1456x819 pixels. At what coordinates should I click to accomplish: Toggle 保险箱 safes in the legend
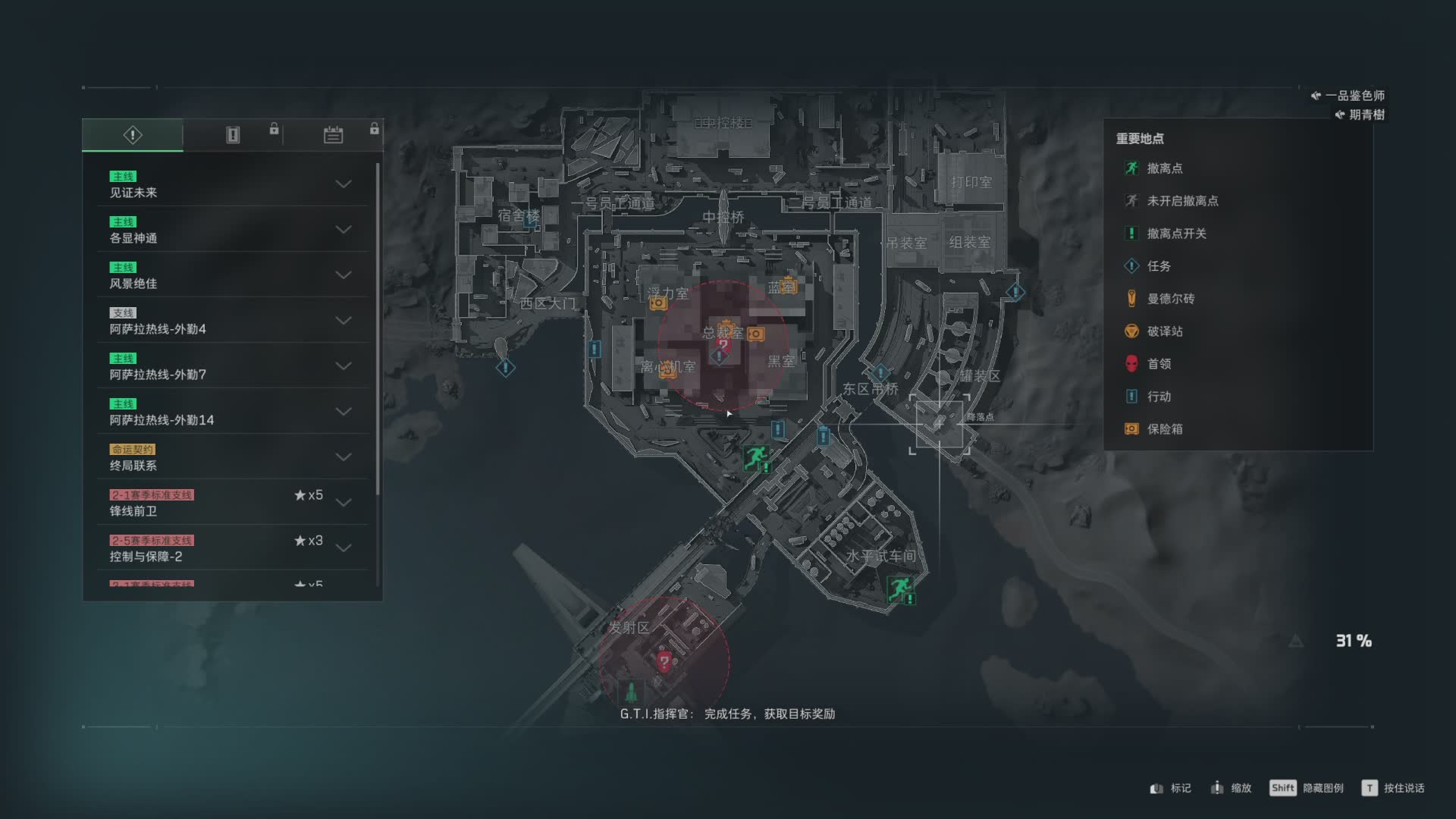pos(1164,429)
